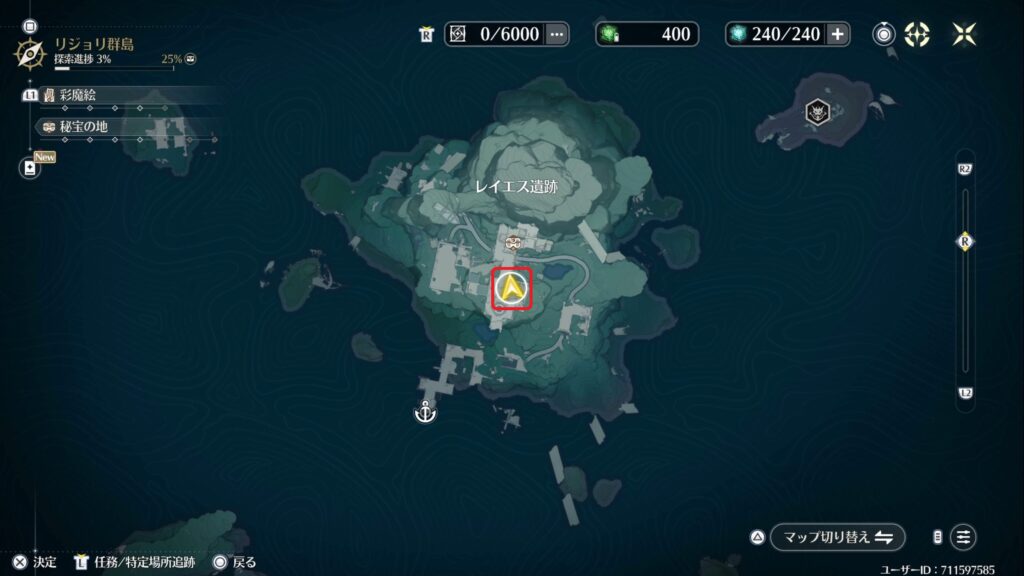Select the goggles marker below レイエス遺跡
This screenshot has width=1024, height=576.
pyautogui.click(x=514, y=242)
